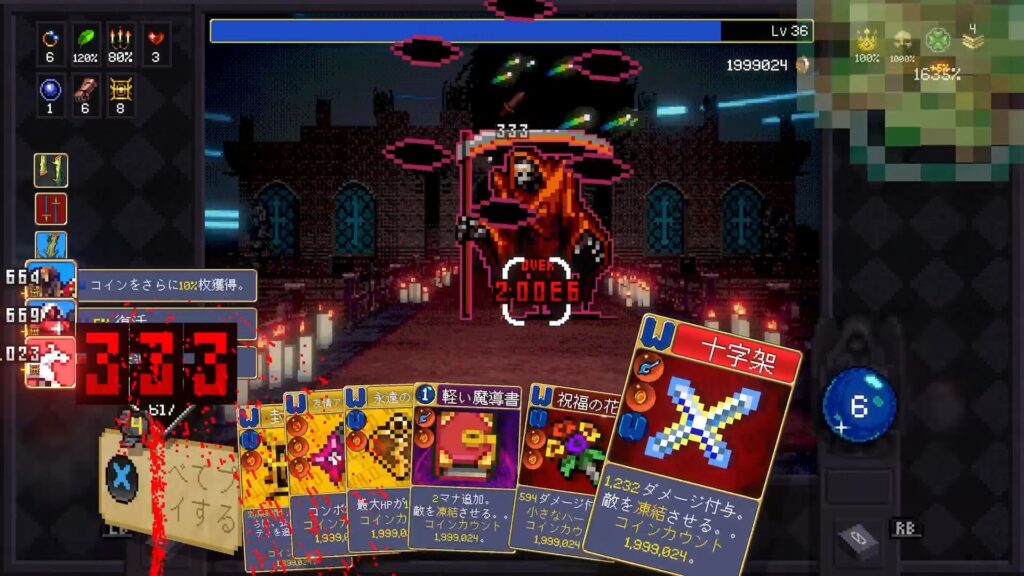Click the gold crown 100% icon
Screen dimensions: 1024x576
[x=866, y=41]
